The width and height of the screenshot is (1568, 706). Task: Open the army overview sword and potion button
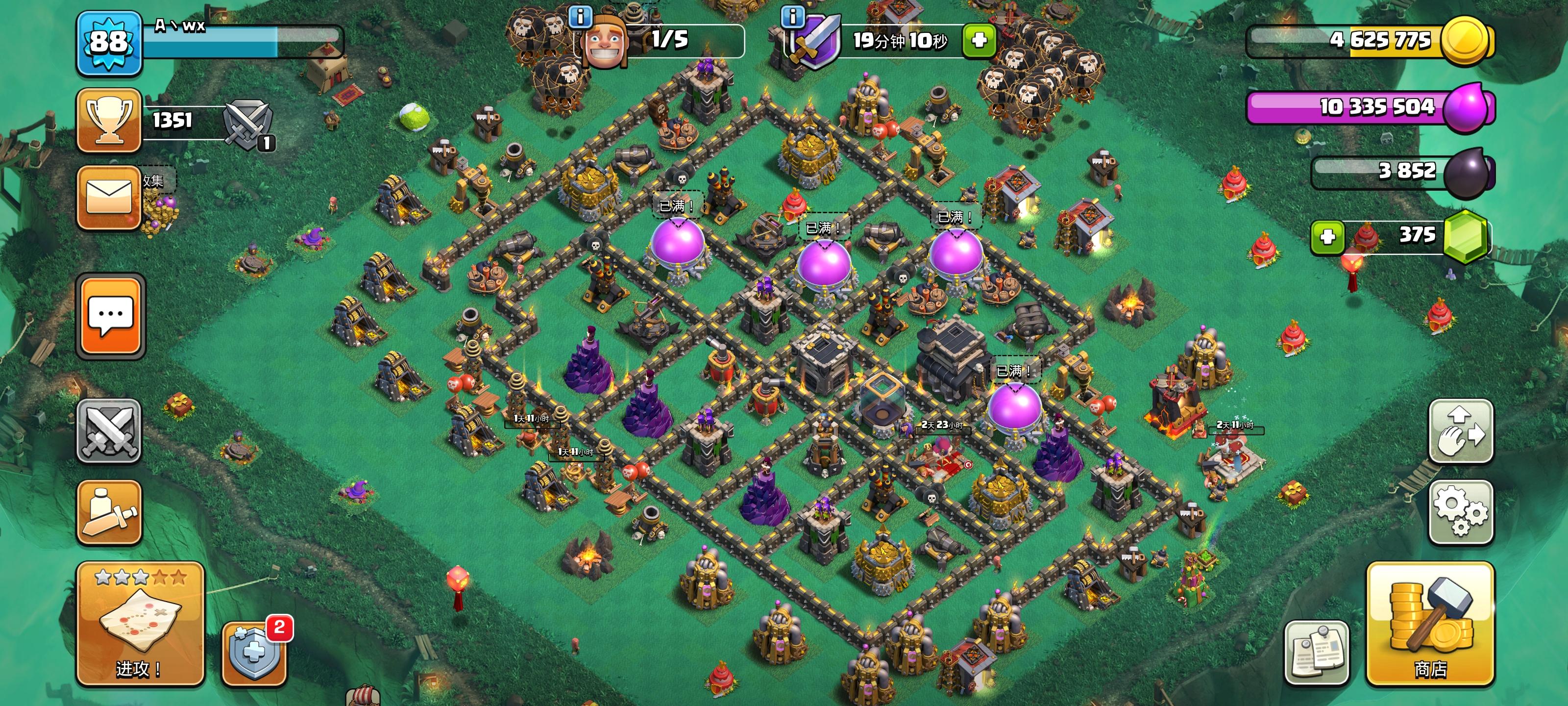(109, 512)
